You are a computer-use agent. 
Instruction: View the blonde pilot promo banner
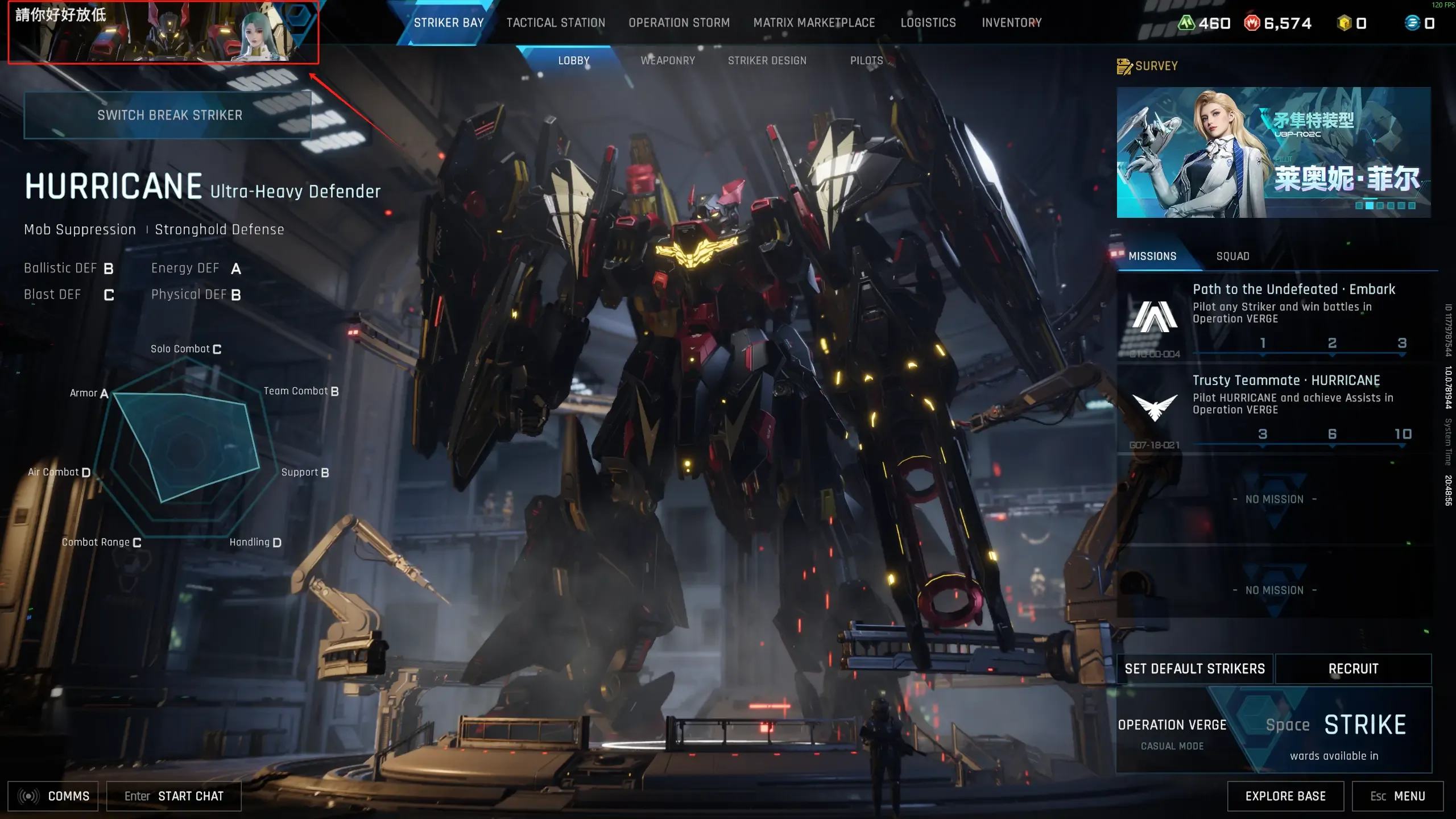point(1273,152)
